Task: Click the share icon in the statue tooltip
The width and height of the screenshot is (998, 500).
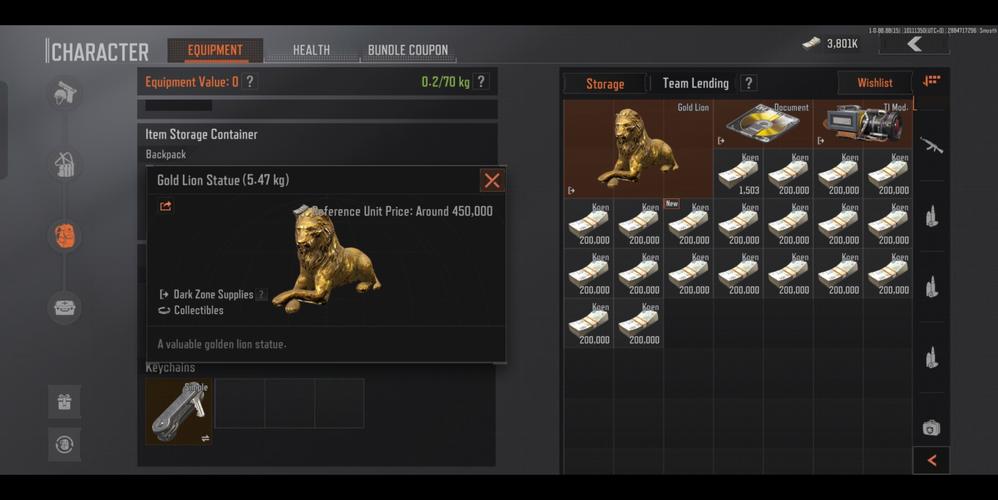Action: pyautogui.click(x=166, y=207)
